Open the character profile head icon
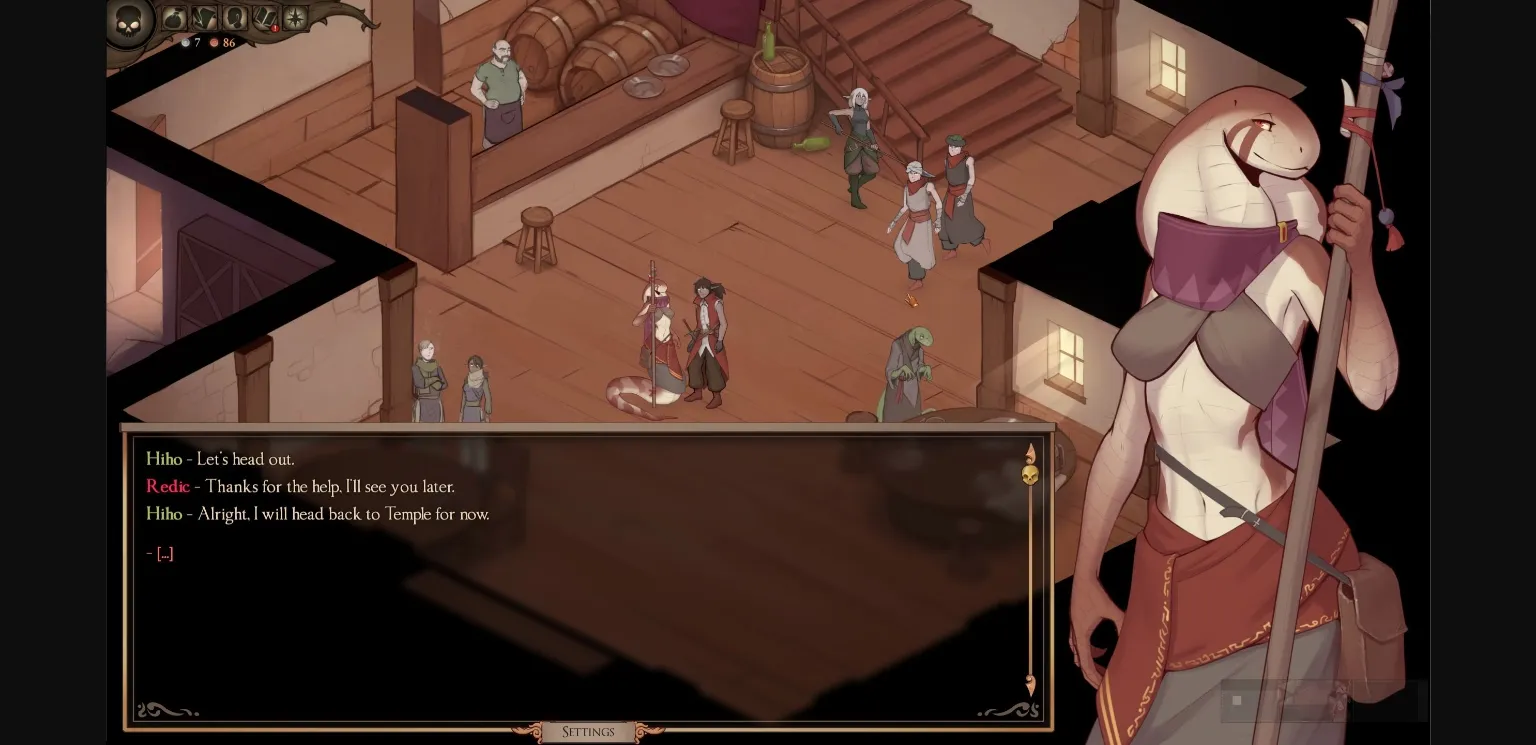The image size is (1536, 745). [235, 19]
